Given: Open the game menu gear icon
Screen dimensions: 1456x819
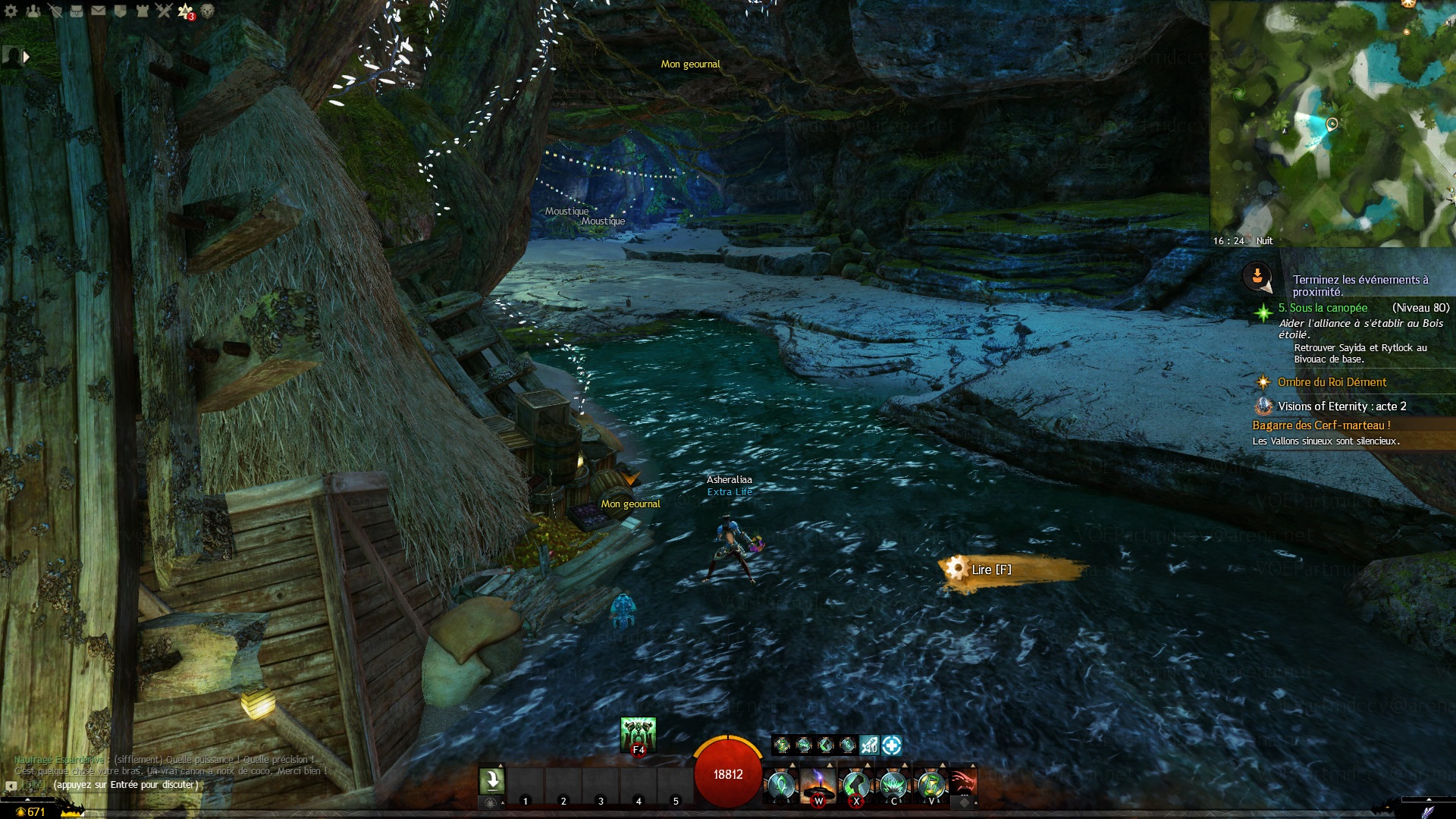Looking at the screenshot, I should (x=11, y=11).
